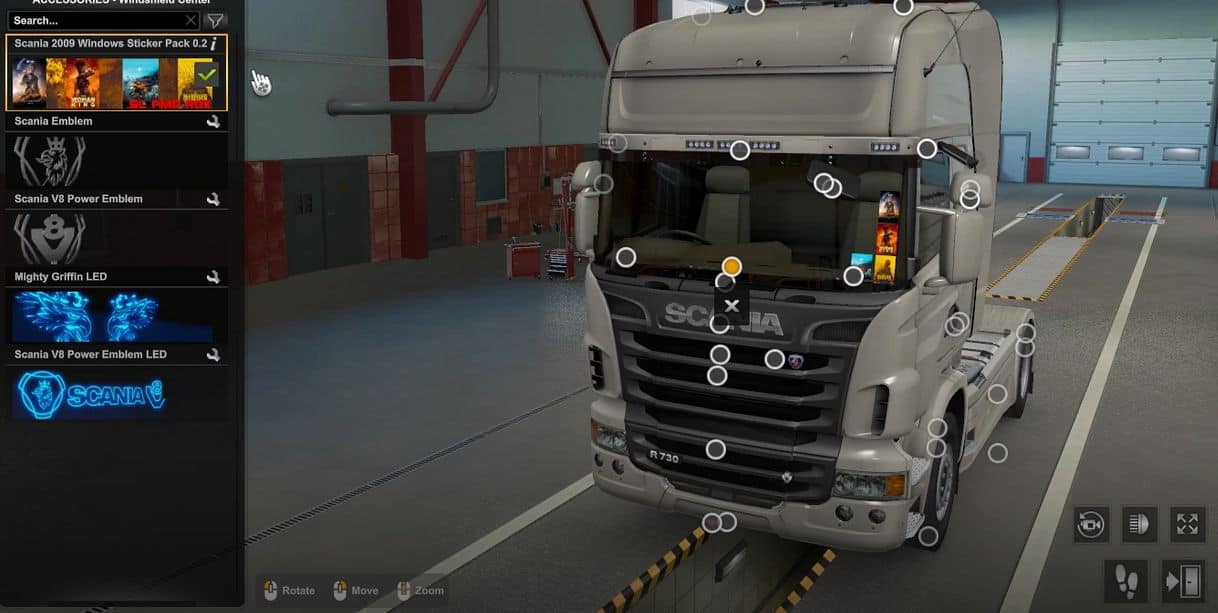The width and height of the screenshot is (1218, 613).
Task: Open the funnel filter options
Action: point(215,20)
